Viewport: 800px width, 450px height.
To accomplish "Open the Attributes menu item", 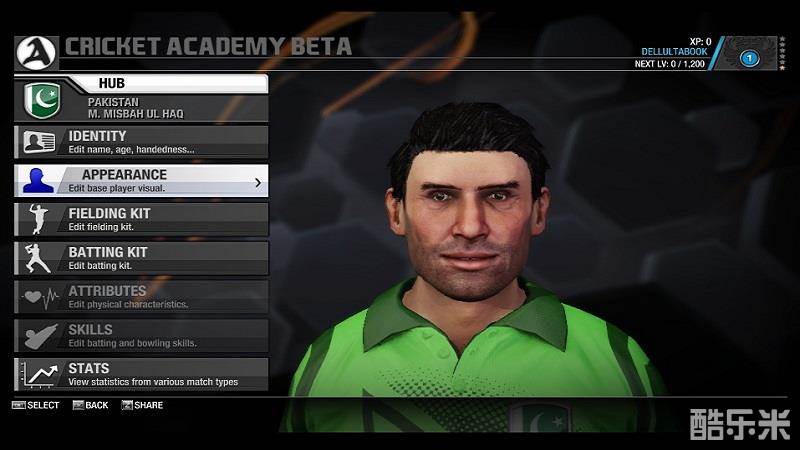I will point(142,297).
